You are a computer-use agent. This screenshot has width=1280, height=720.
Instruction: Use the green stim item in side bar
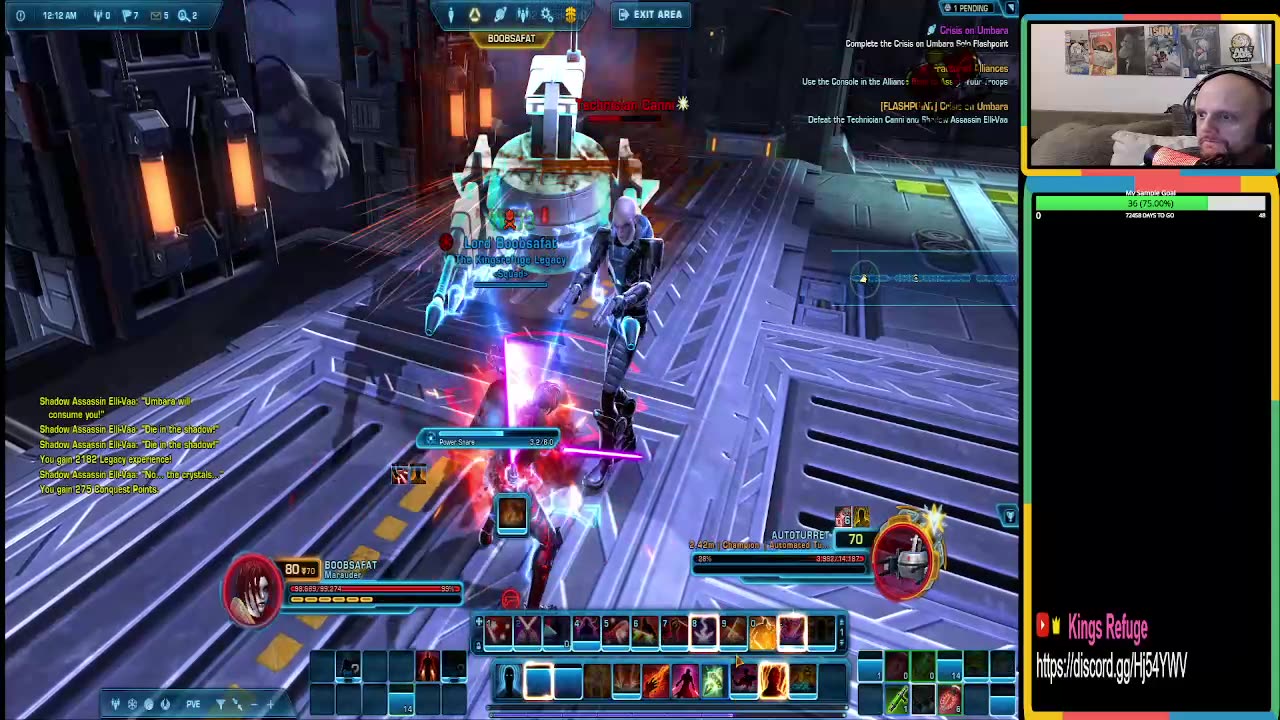tap(897, 699)
